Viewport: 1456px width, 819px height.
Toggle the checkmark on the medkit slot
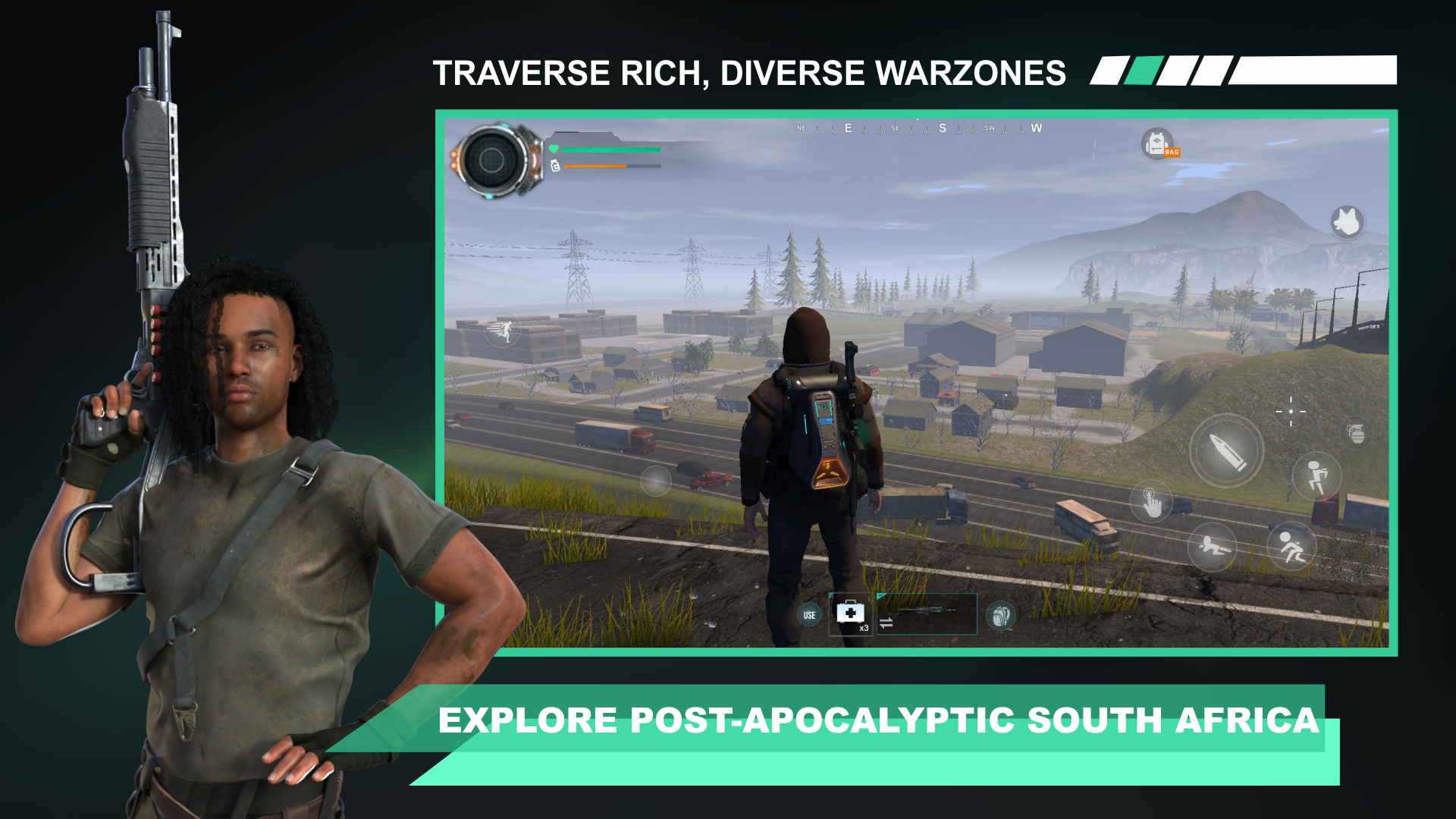[x=831, y=595]
